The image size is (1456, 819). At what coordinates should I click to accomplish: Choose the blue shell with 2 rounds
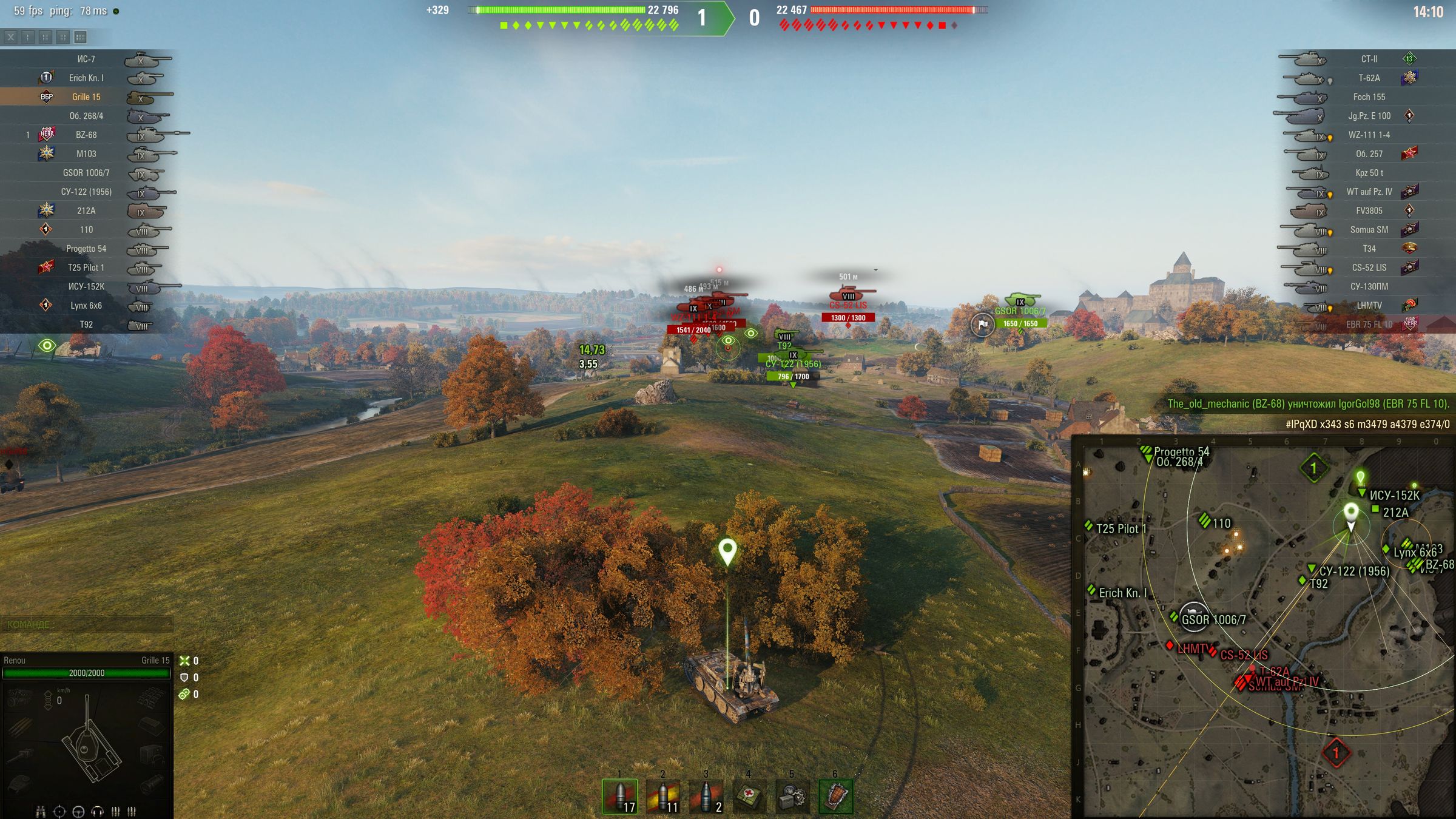[706, 796]
